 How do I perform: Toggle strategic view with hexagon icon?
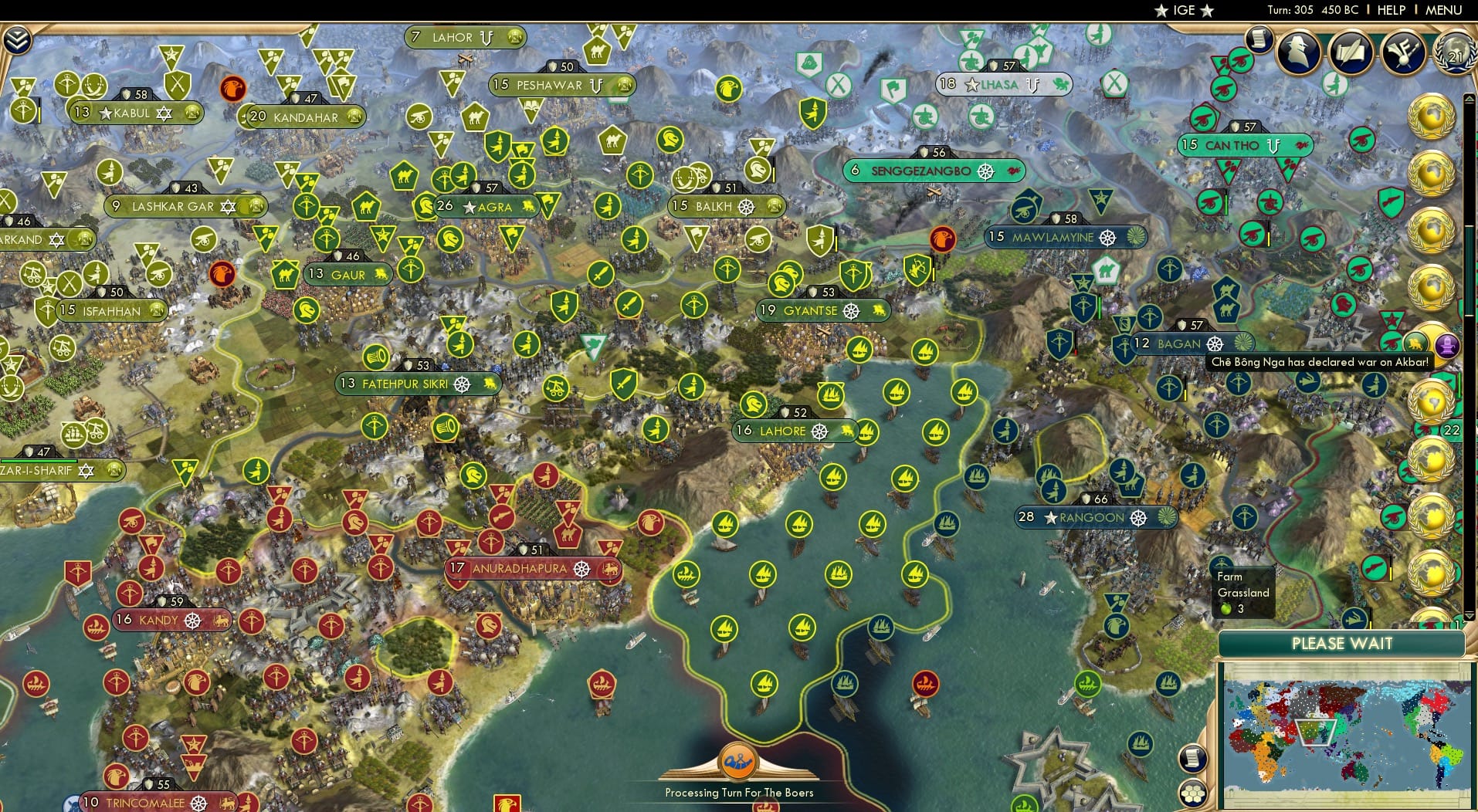coord(1193,794)
